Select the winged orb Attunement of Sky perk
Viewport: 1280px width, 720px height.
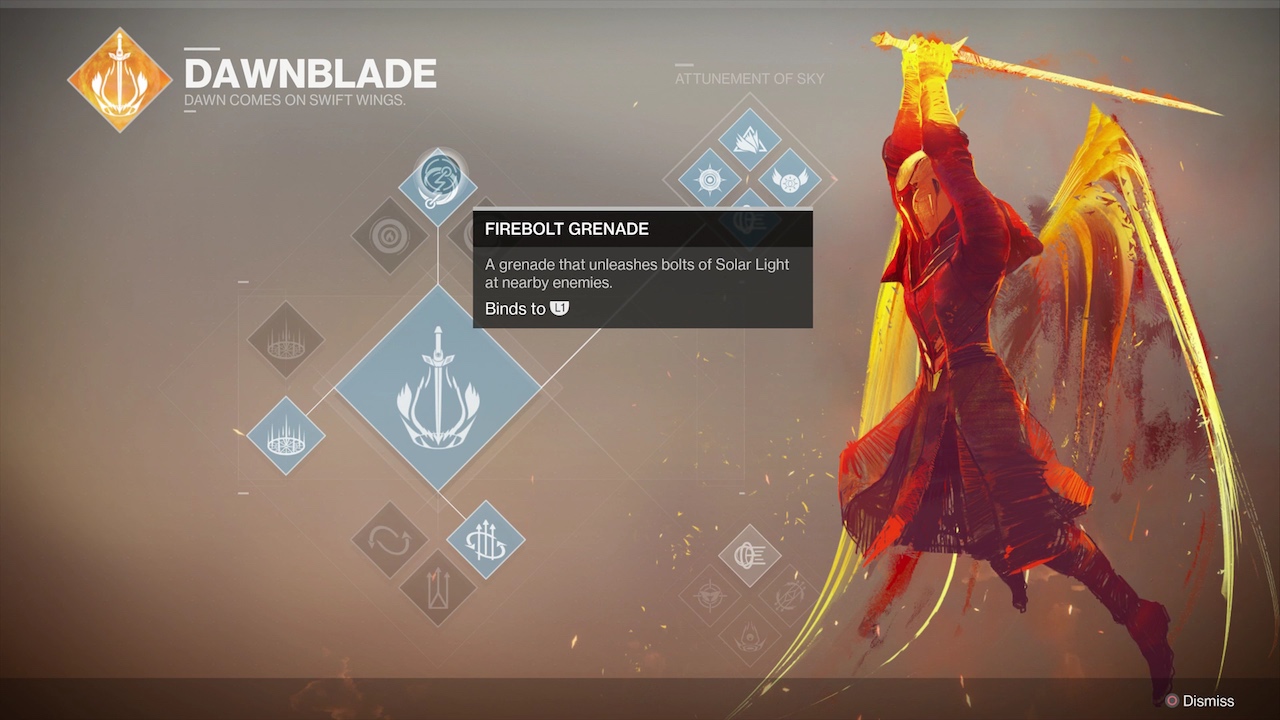coord(789,180)
